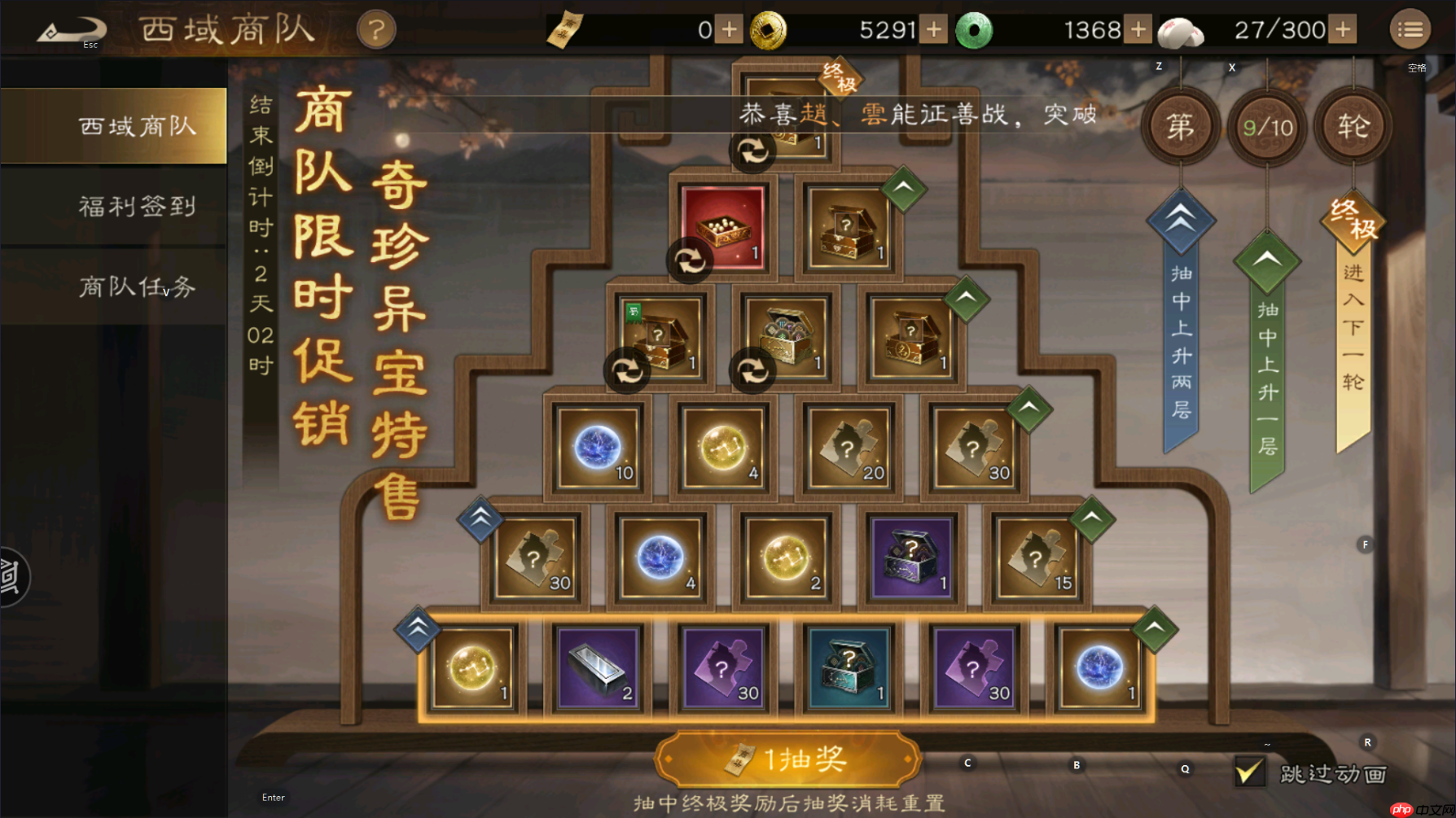Image resolution: width=1456 pixels, height=818 pixels.
Task: Open the help icon beside the 西域商队 title
Action: [x=375, y=29]
